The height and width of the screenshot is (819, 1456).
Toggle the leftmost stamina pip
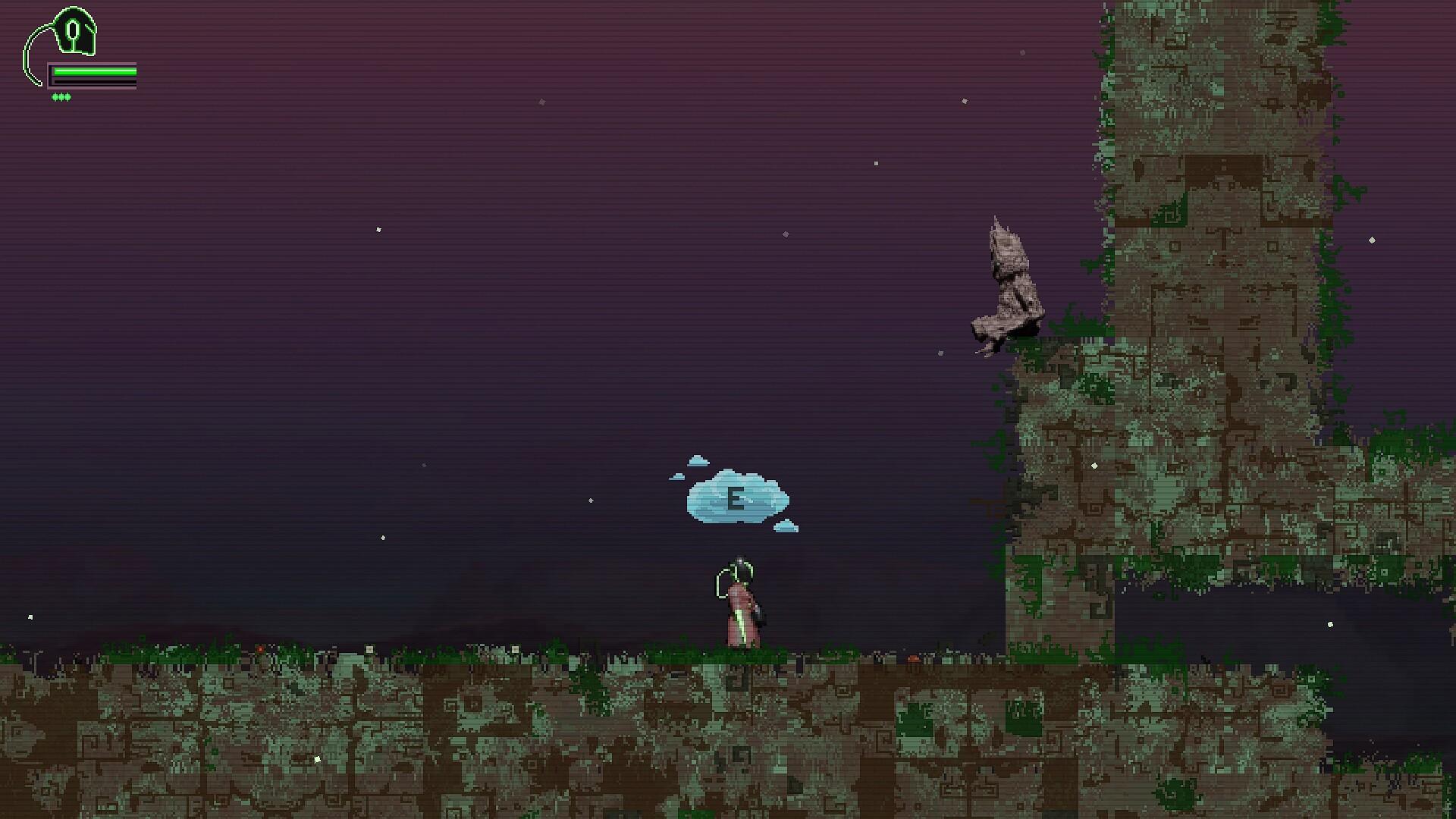pos(56,97)
